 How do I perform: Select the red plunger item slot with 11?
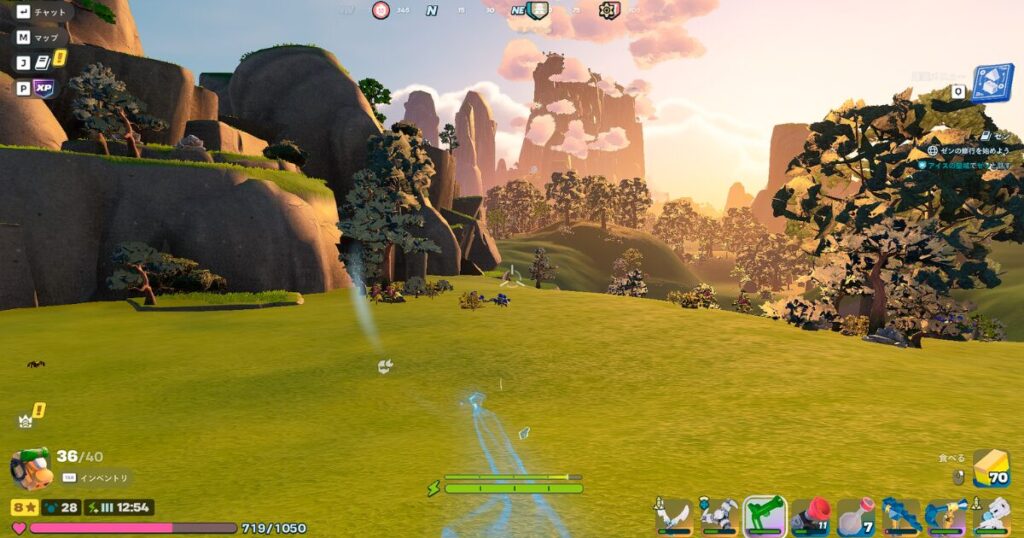point(810,515)
